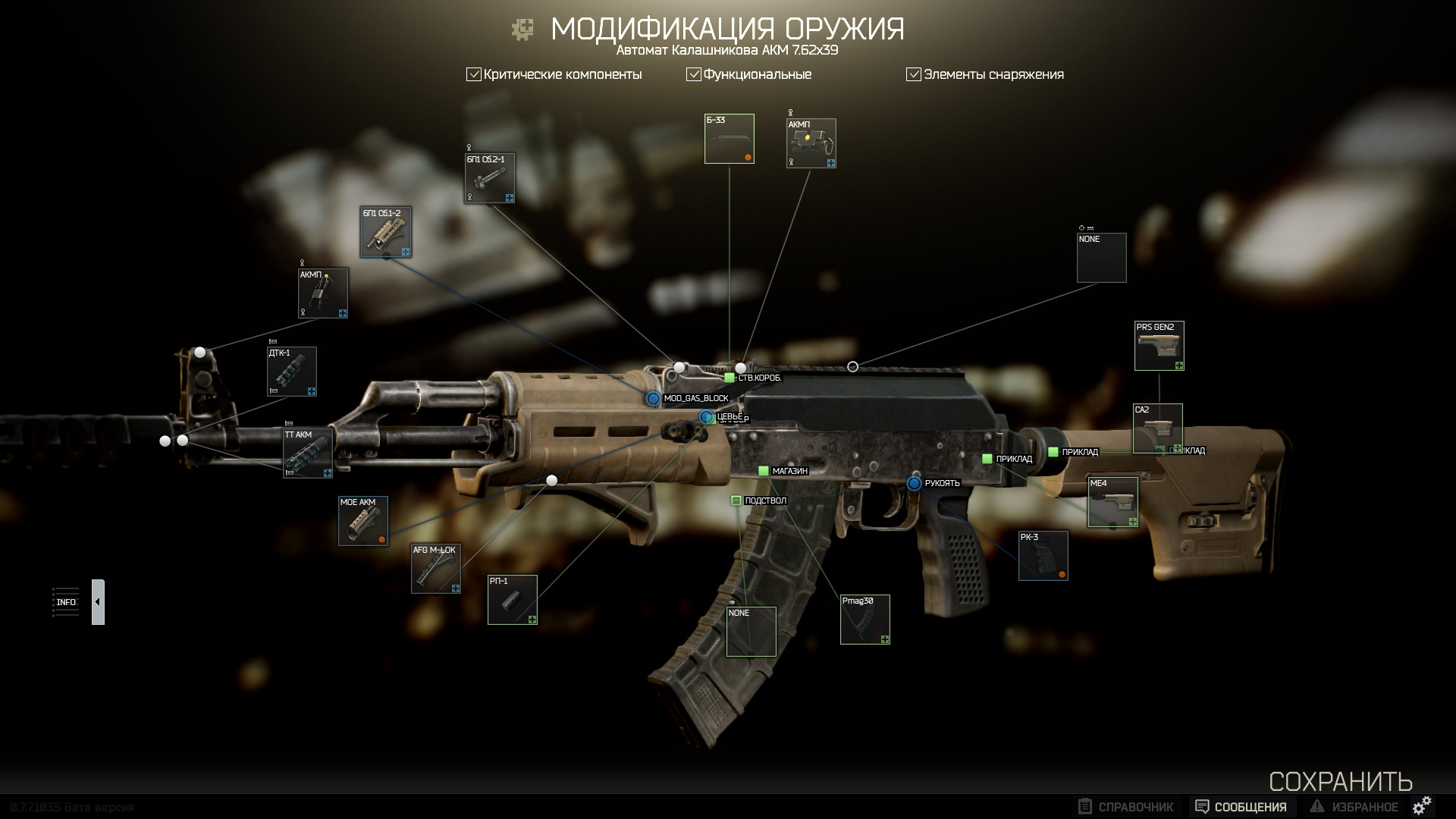Select the ДТК-1 muzzle device slot
1456x819 pixels.
click(292, 372)
